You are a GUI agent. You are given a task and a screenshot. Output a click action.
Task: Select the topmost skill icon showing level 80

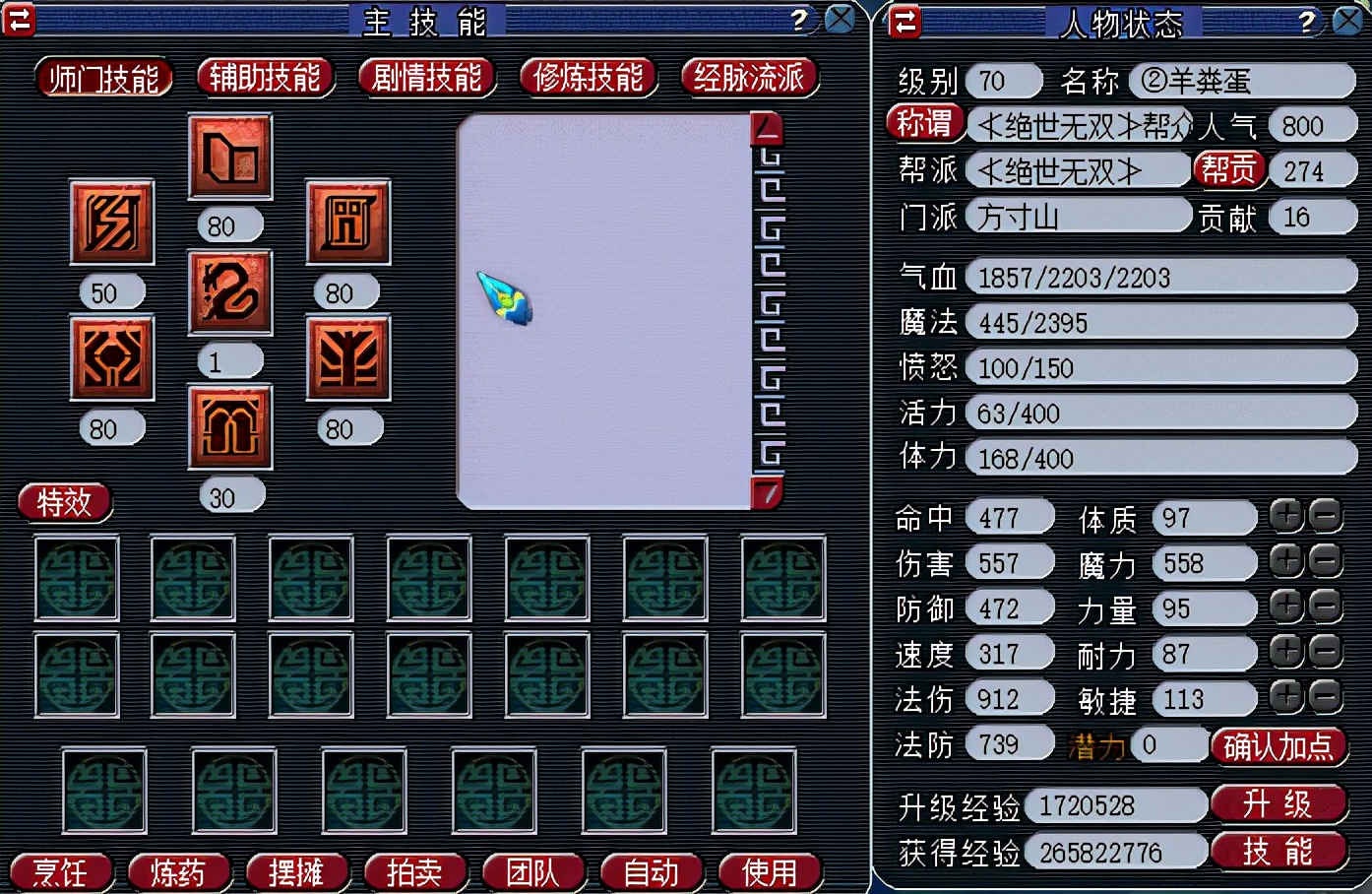(x=229, y=157)
